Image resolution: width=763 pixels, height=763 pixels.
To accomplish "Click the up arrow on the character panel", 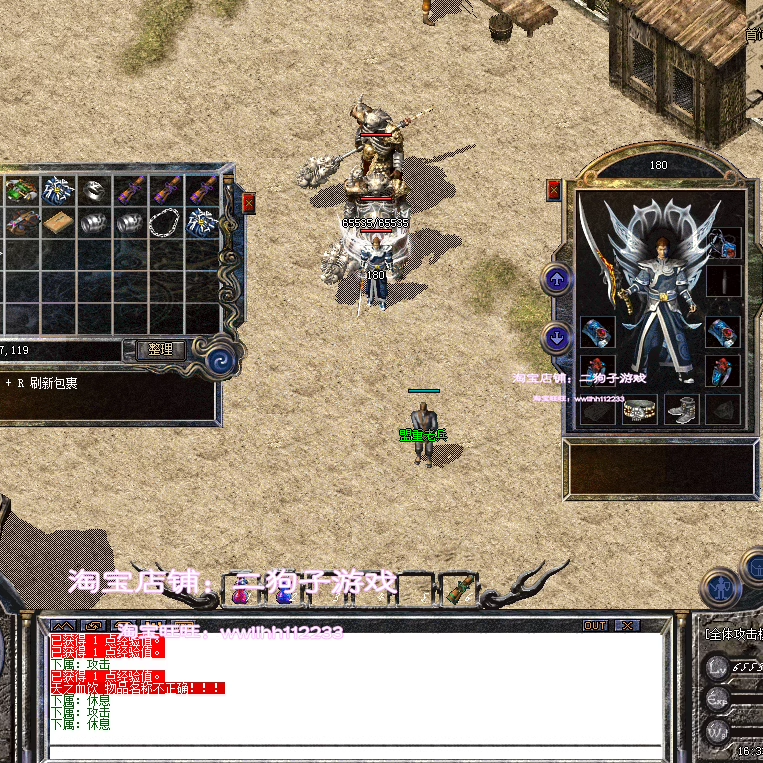I will [556, 280].
